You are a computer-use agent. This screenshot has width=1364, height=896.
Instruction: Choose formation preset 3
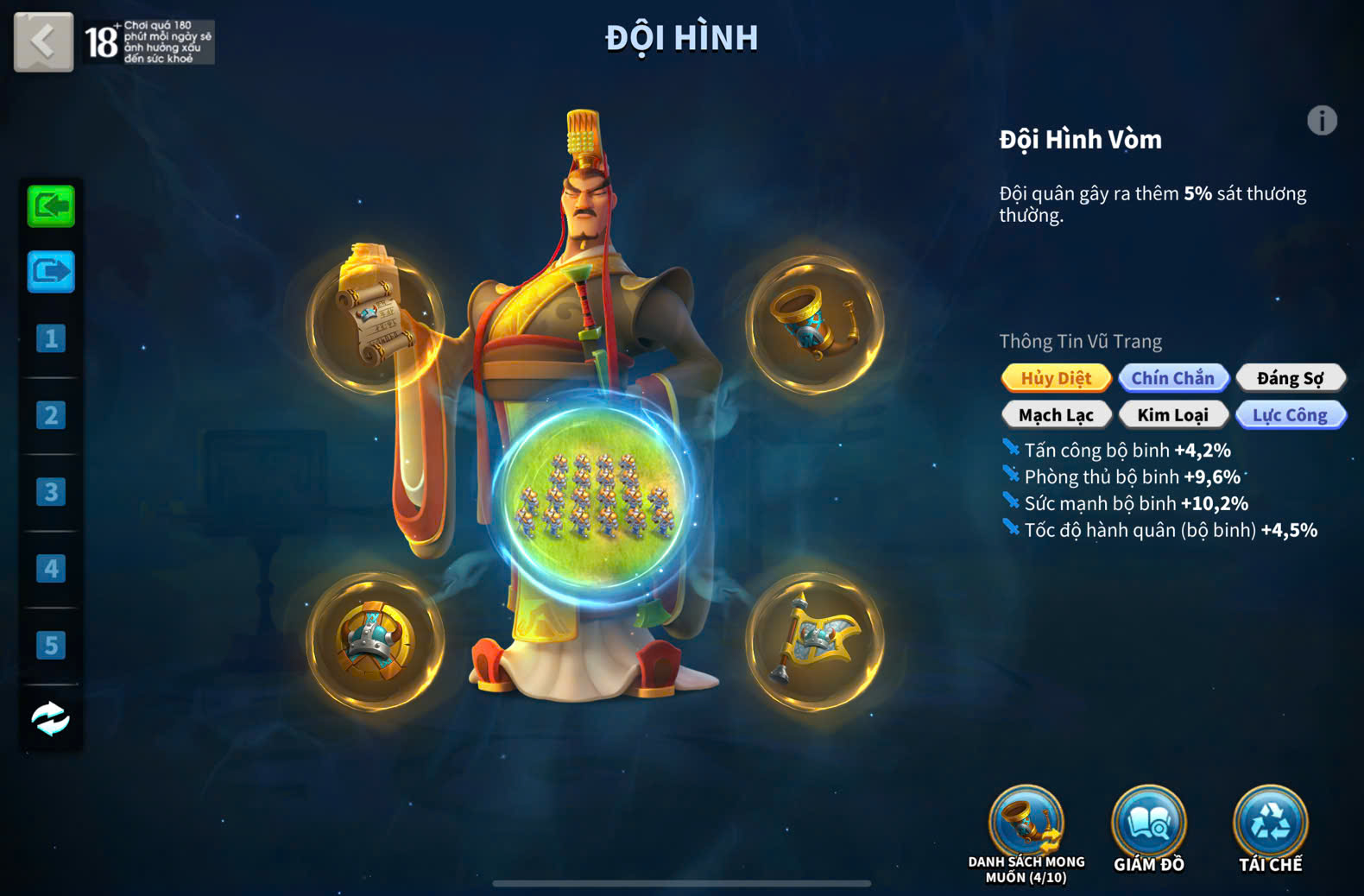click(x=51, y=492)
